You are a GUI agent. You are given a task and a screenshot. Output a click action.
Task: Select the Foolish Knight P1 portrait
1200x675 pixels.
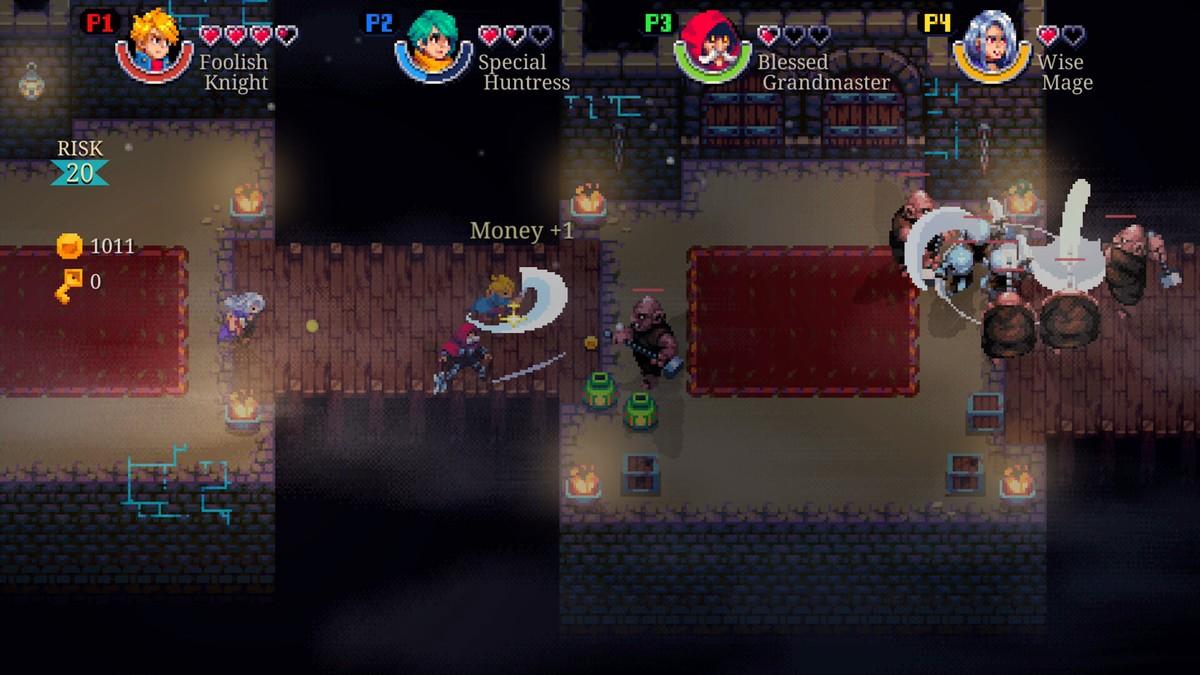pyautogui.click(x=153, y=45)
